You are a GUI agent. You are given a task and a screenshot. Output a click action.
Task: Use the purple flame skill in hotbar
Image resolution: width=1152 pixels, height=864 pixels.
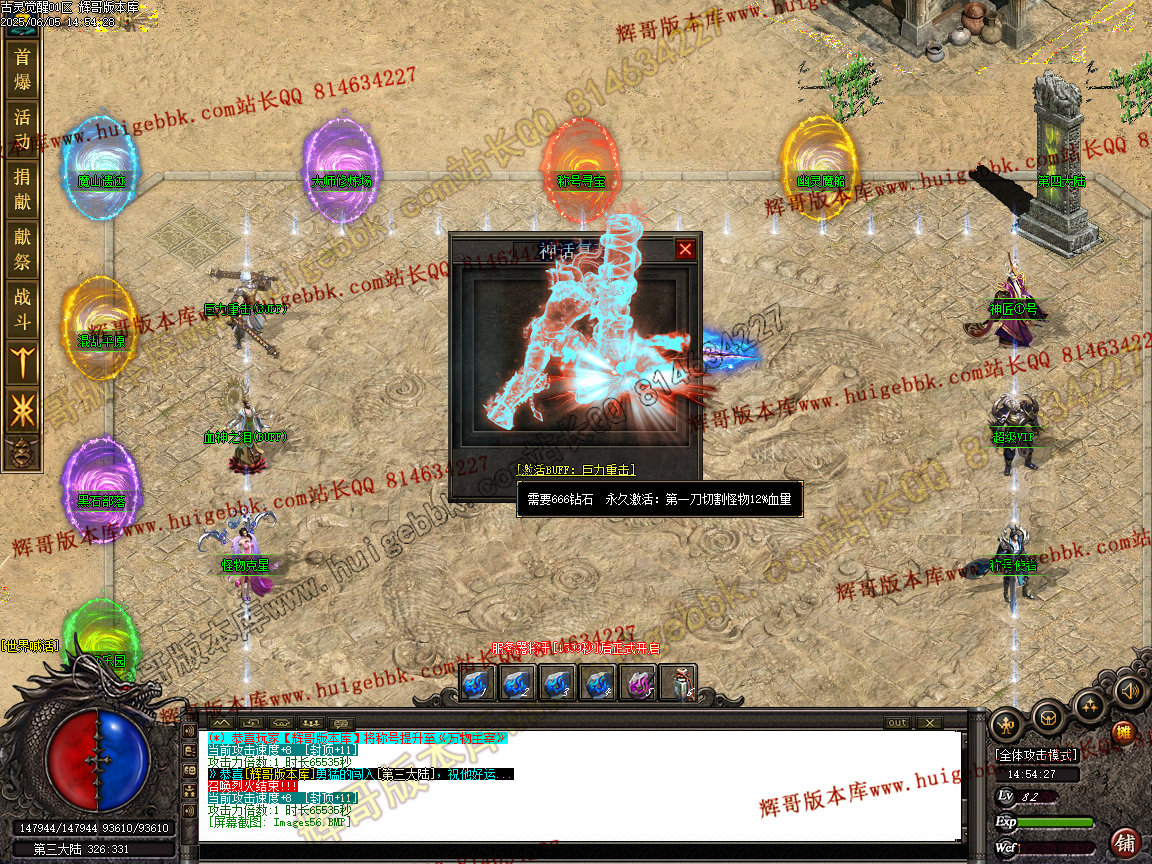tap(638, 684)
